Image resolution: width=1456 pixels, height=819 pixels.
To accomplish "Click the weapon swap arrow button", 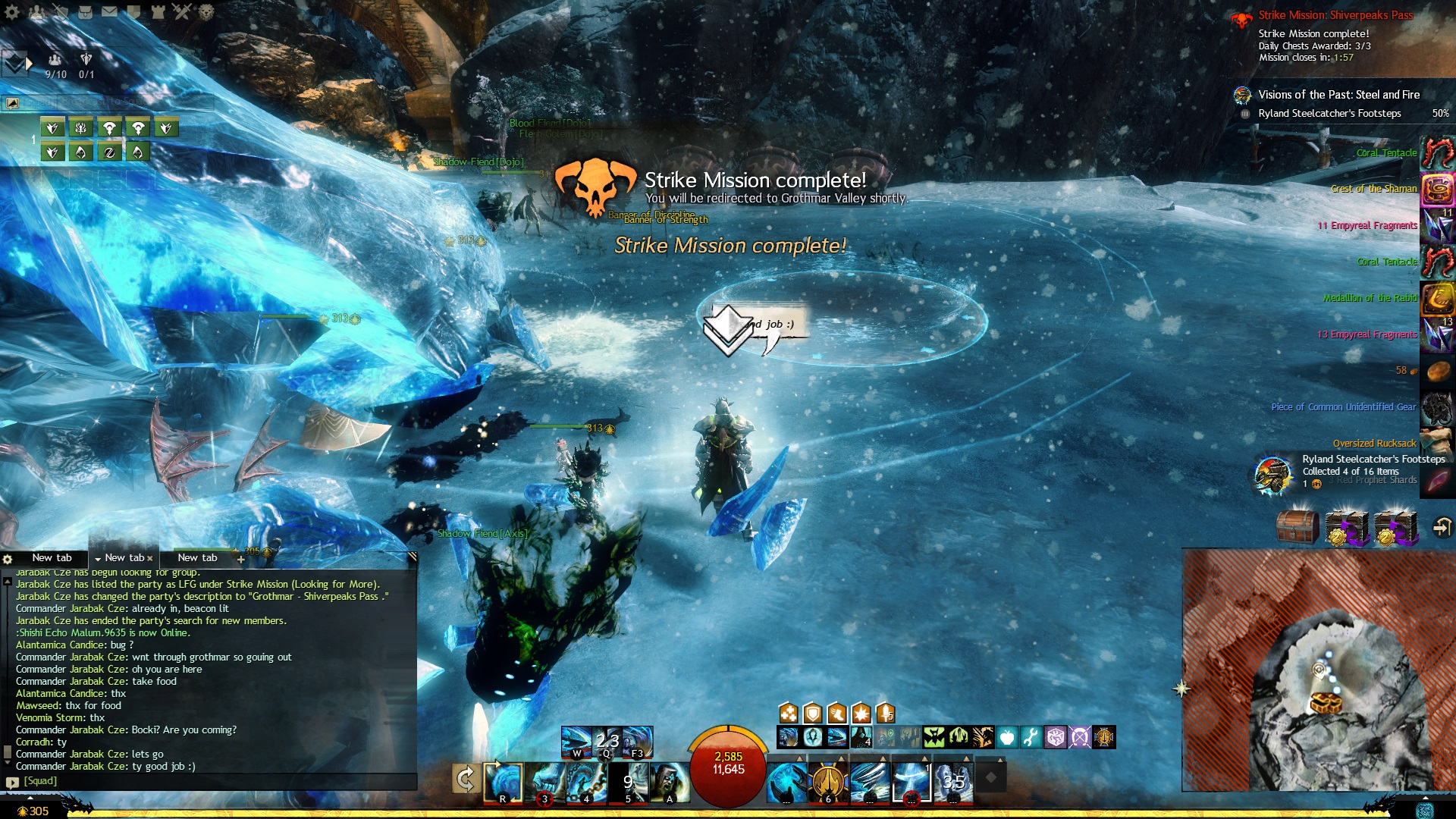I will [x=465, y=779].
